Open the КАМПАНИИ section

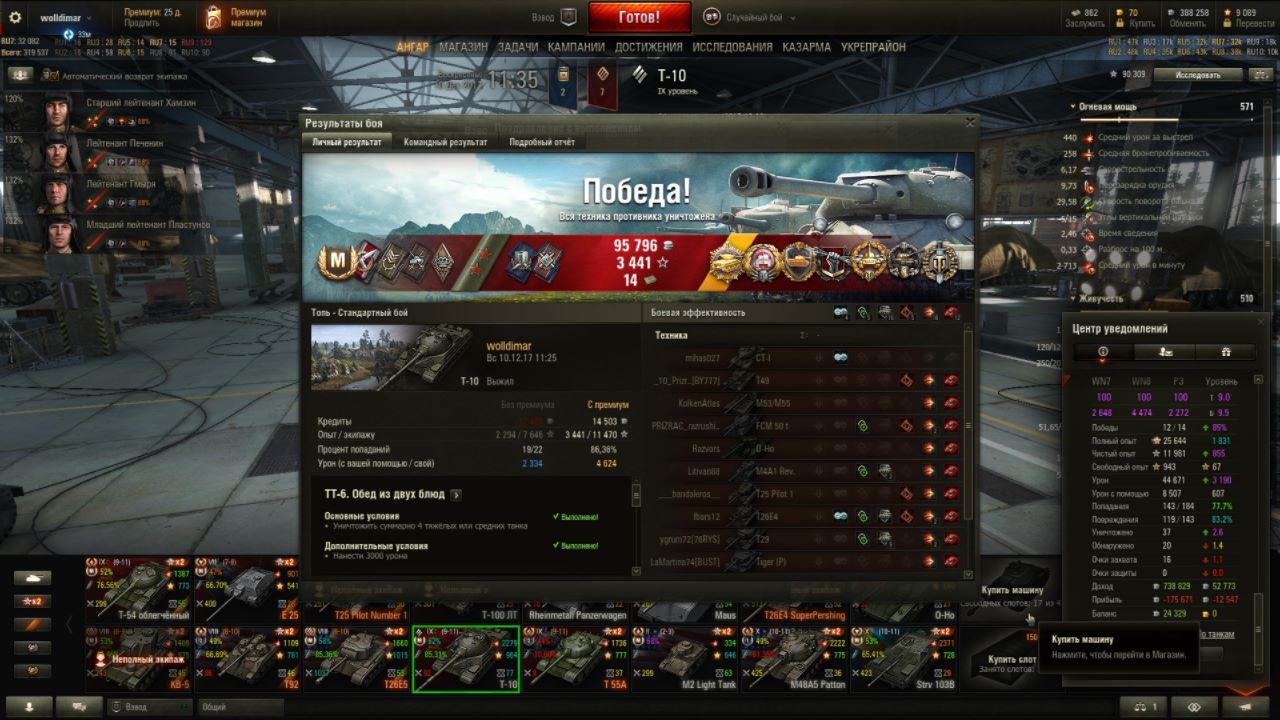click(x=576, y=47)
